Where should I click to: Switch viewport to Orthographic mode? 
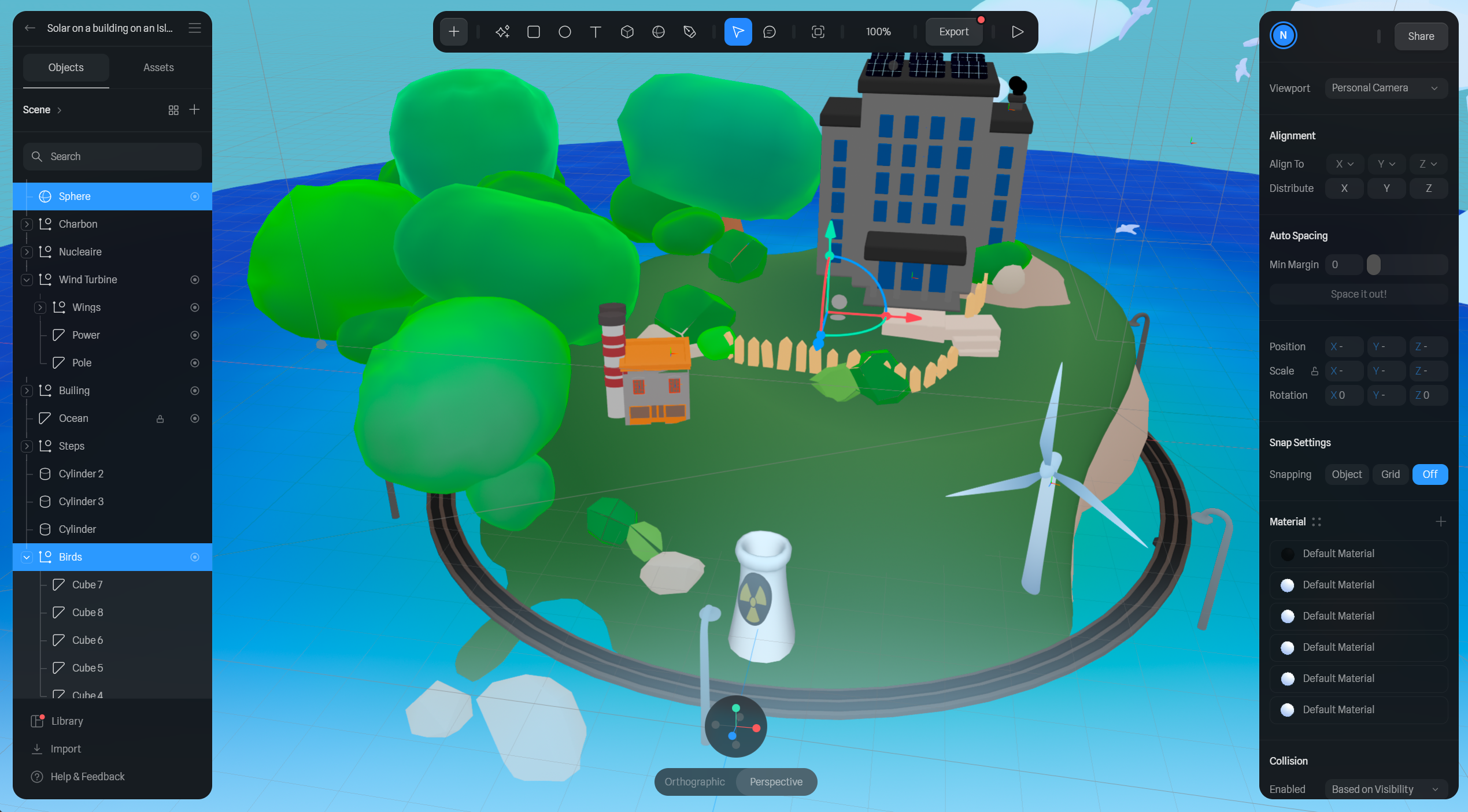point(694,781)
